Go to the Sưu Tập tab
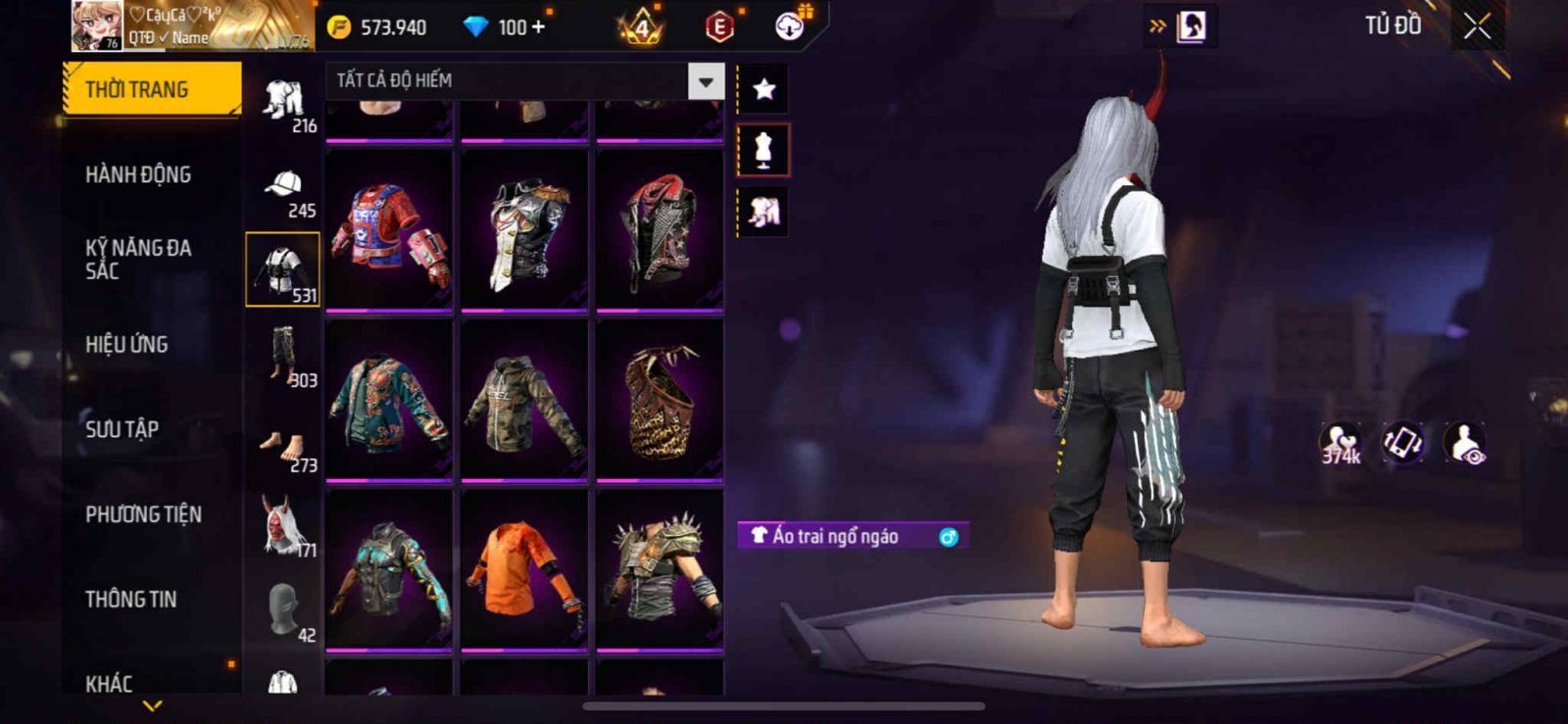This screenshot has width=1568, height=724. pyautogui.click(x=122, y=429)
